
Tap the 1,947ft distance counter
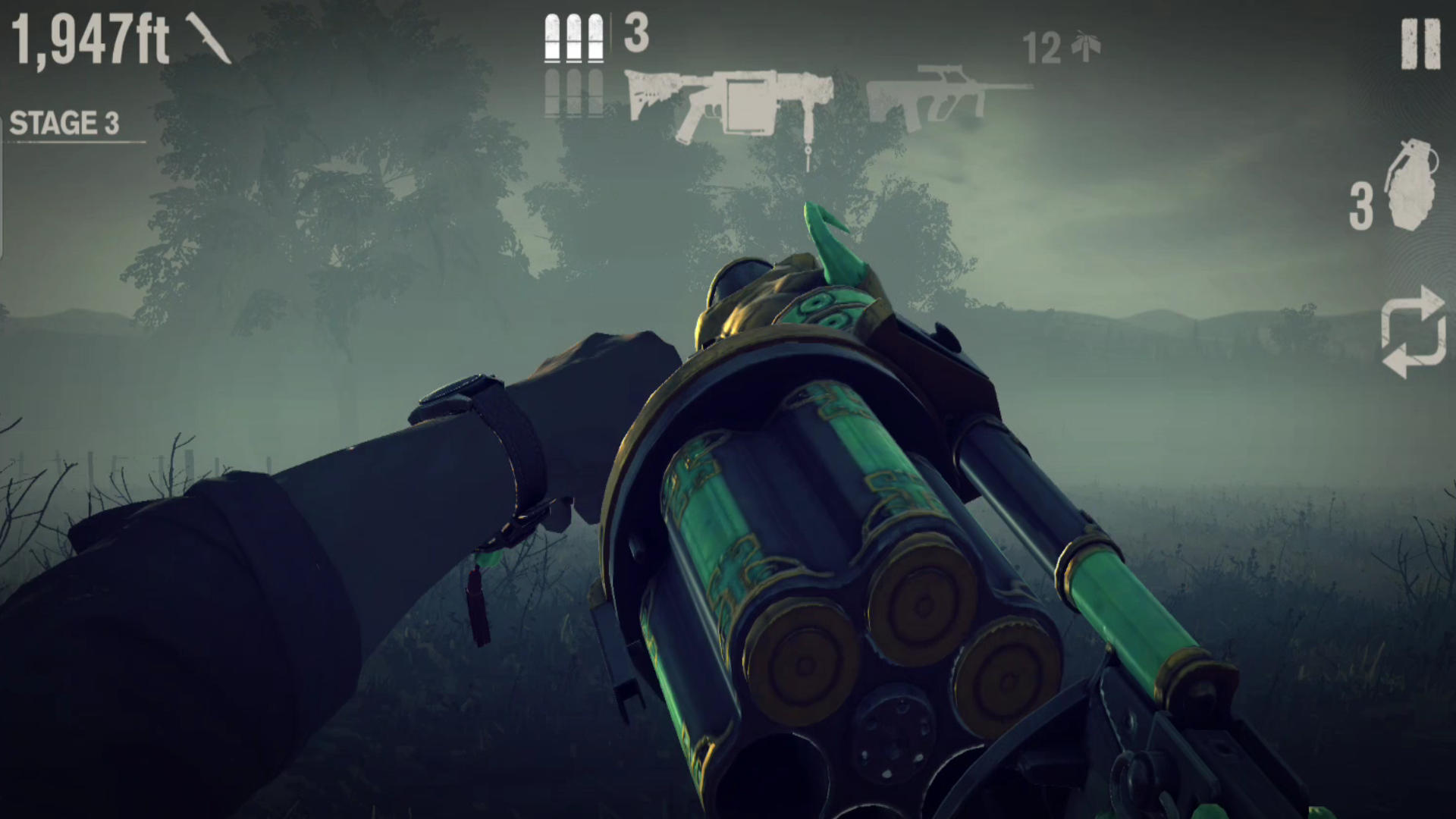(91, 38)
